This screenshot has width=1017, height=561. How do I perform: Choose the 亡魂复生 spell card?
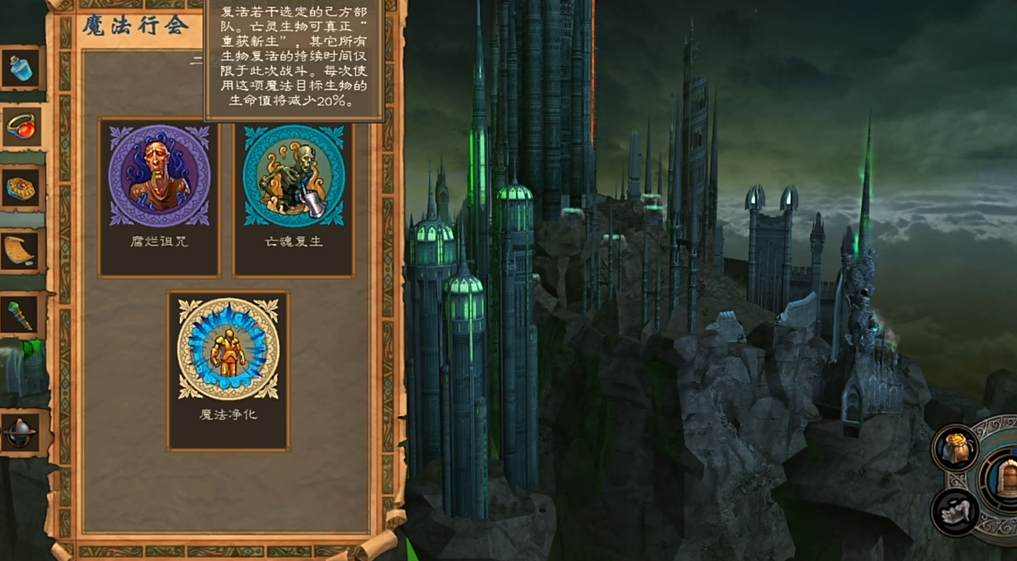pos(293,197)
